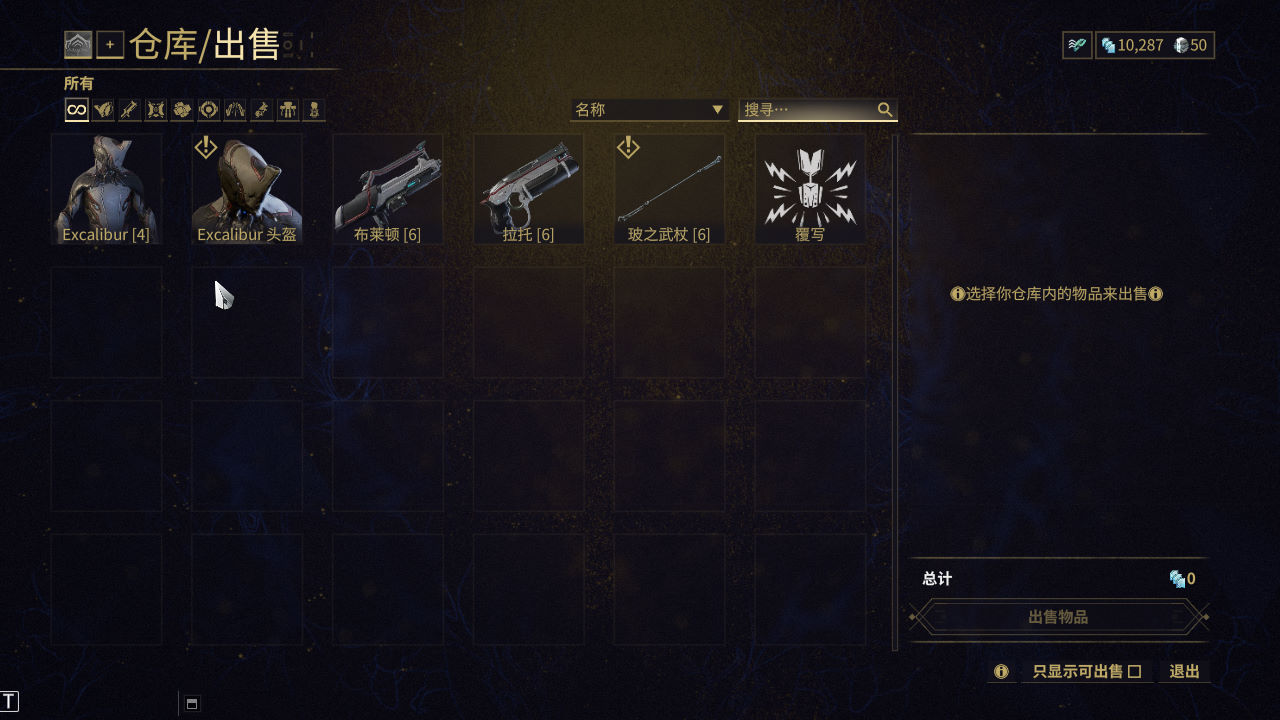Click the credits balance showing 10,287
This screenshot has width=1280, height=720.
[x=1131, y=45]
